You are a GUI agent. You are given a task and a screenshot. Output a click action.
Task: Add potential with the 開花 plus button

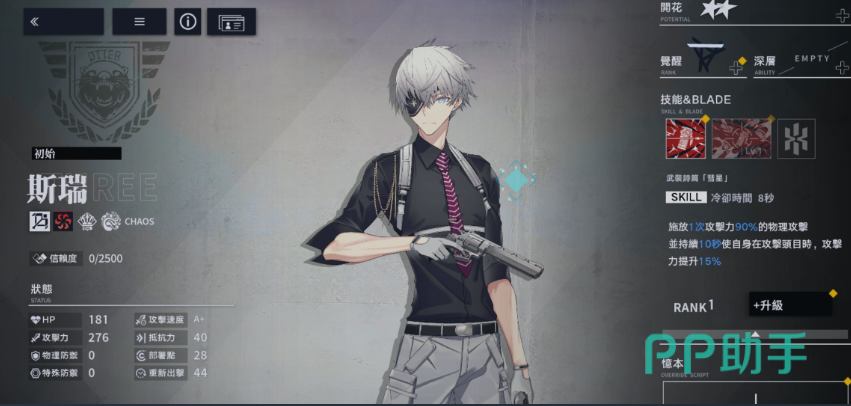click(841, 15)
